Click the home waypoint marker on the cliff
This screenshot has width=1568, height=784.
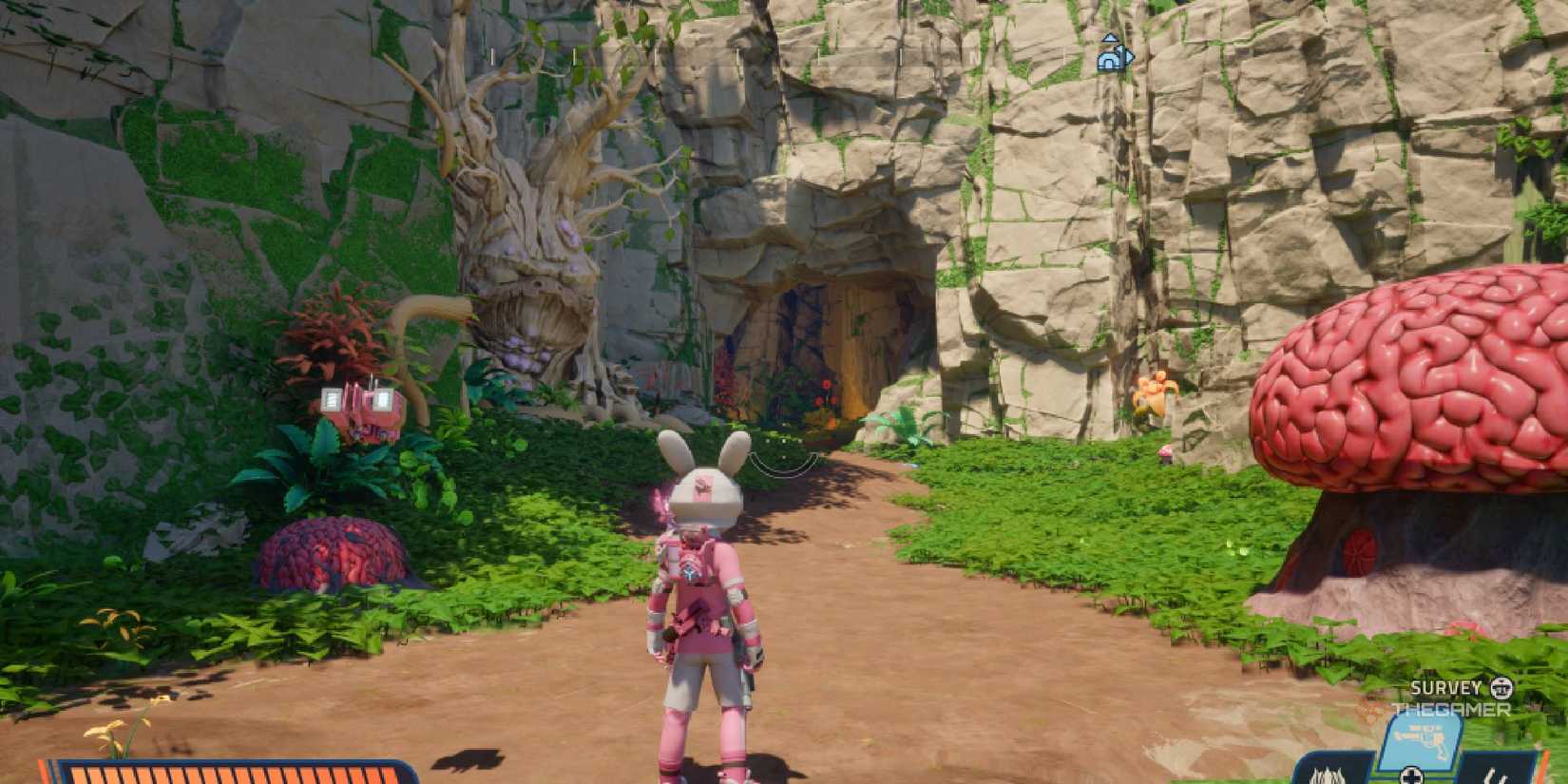point(1113,59)
